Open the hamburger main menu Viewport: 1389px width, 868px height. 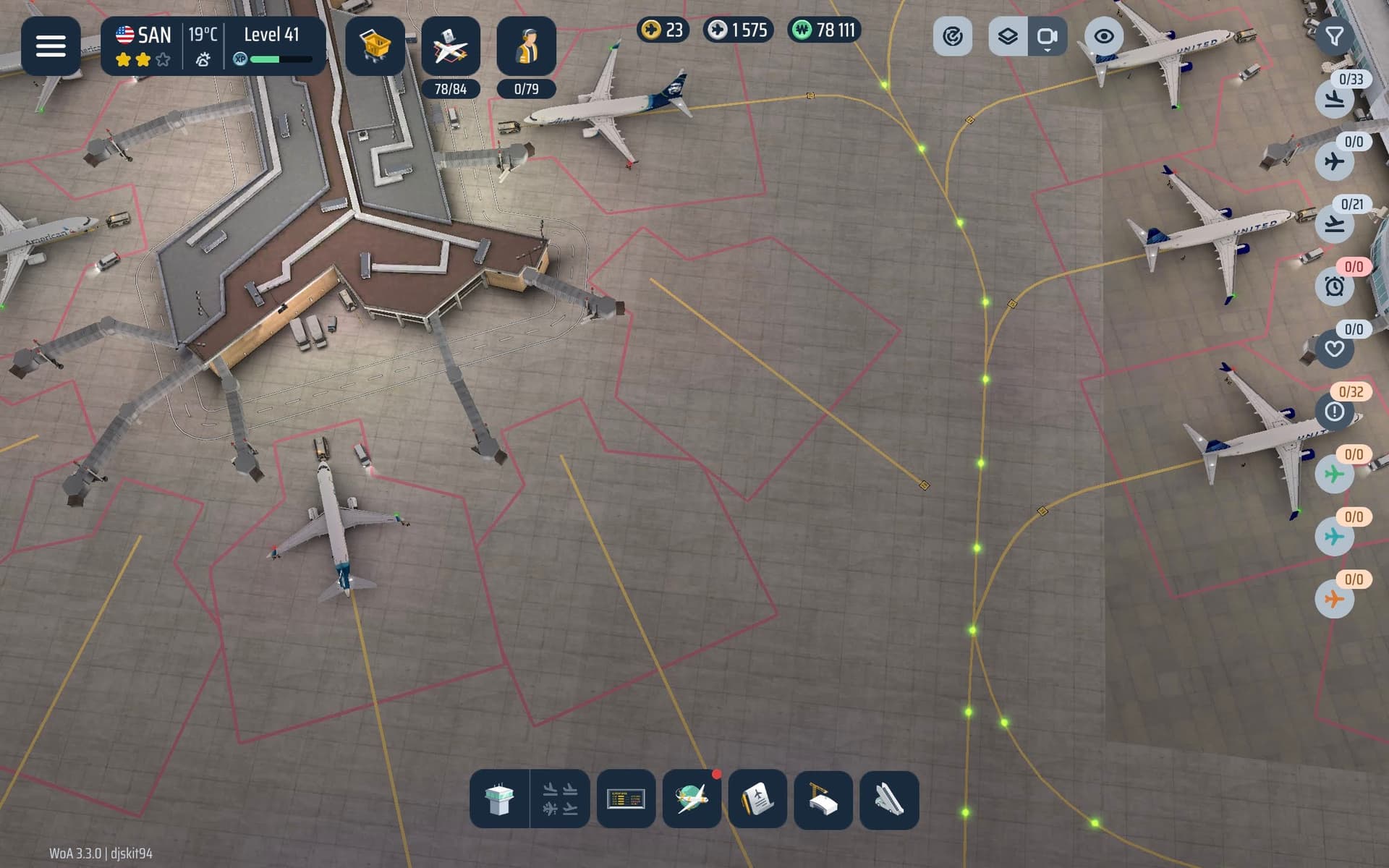pyautogui.click(x=51, y=46)
